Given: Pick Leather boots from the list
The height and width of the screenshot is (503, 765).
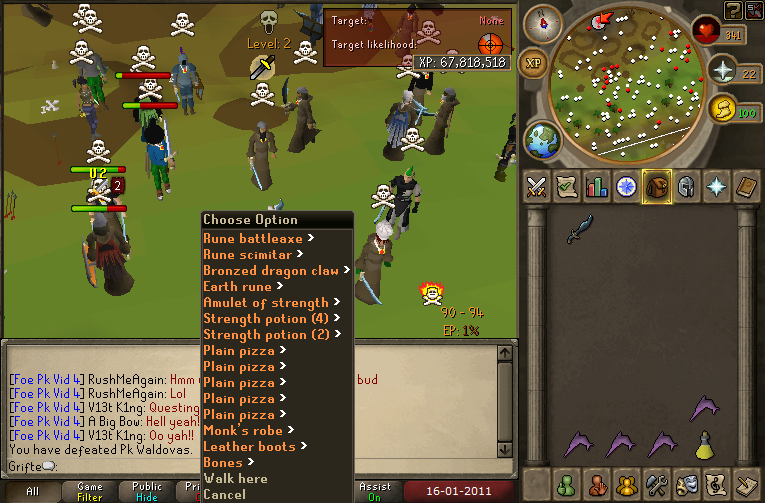Looking at the screenshot, I should click(x=249, y=447).
